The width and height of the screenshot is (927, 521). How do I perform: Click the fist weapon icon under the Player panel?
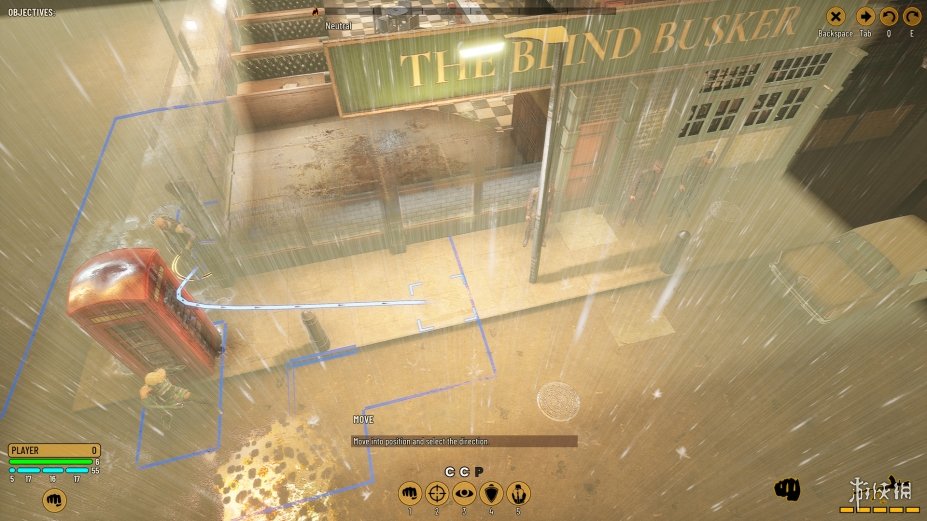click(x=54, y=498)
